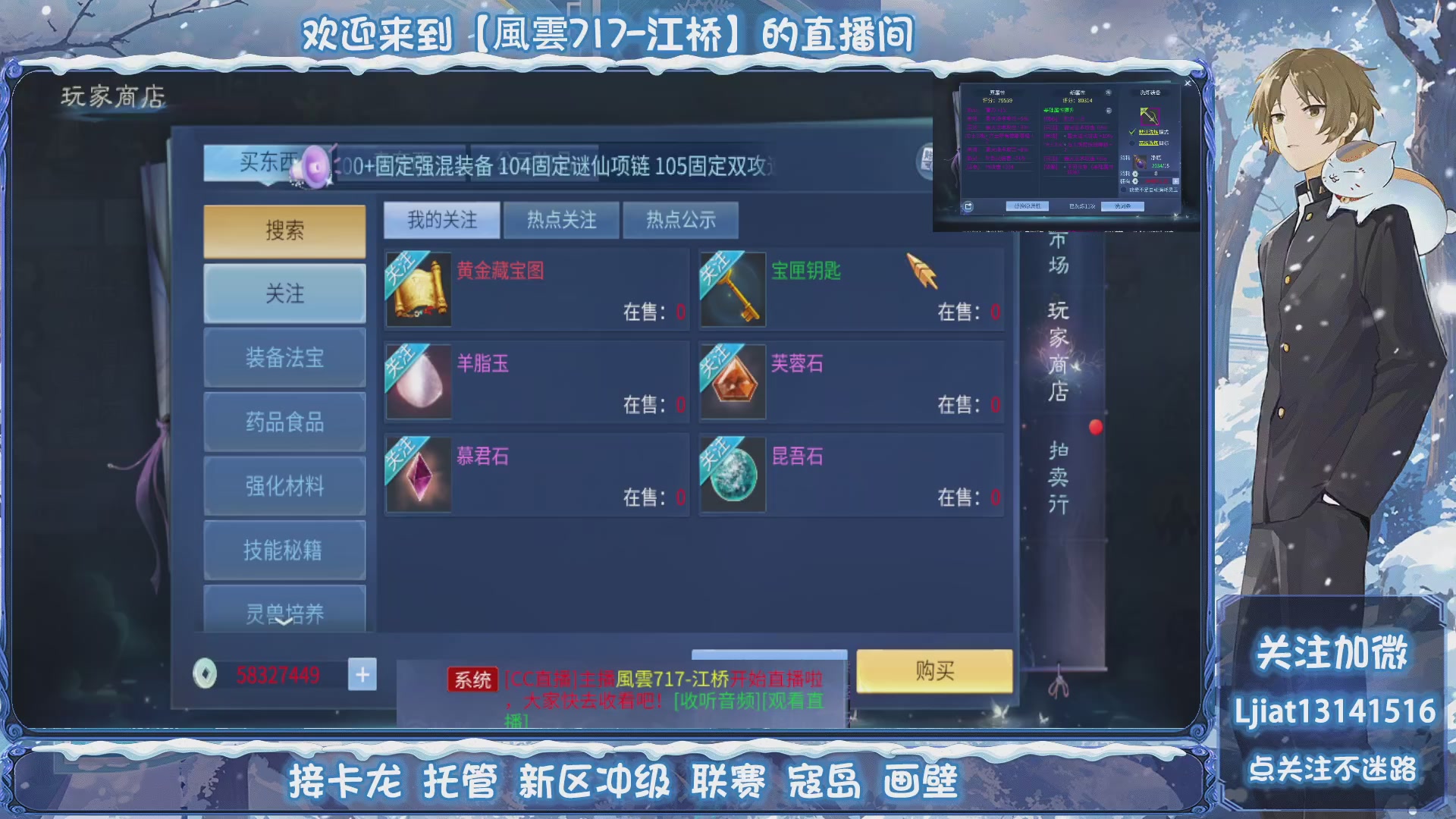The height and width of the screenshot is (819, 1456).
Task: Click the share icon in the refine panel
Action: 968,206
